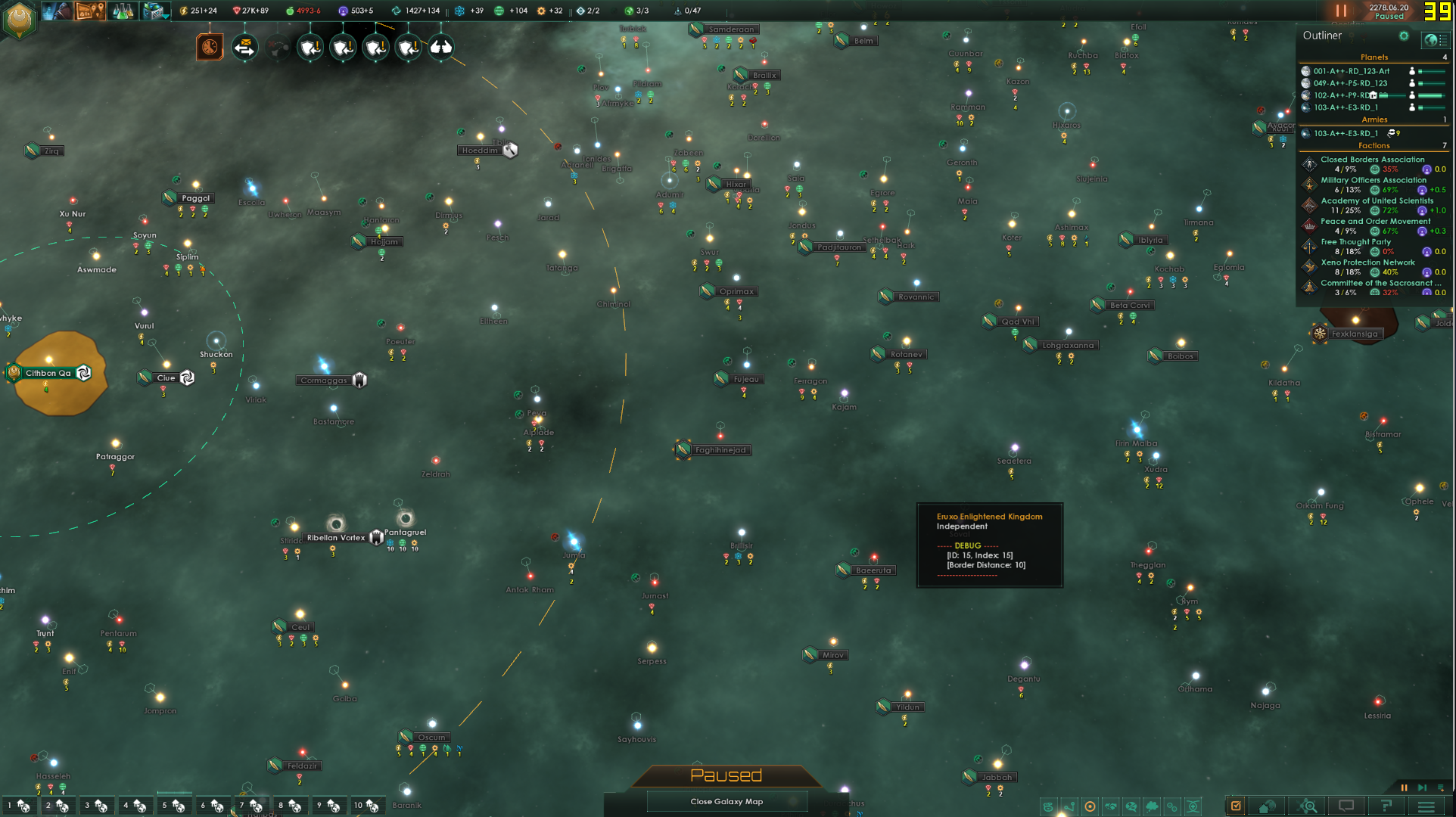Collapse the Planets section in the Outliner
Viewport: 1456px width, 817px height.
pyautogui.click(x=1375, y=57)
